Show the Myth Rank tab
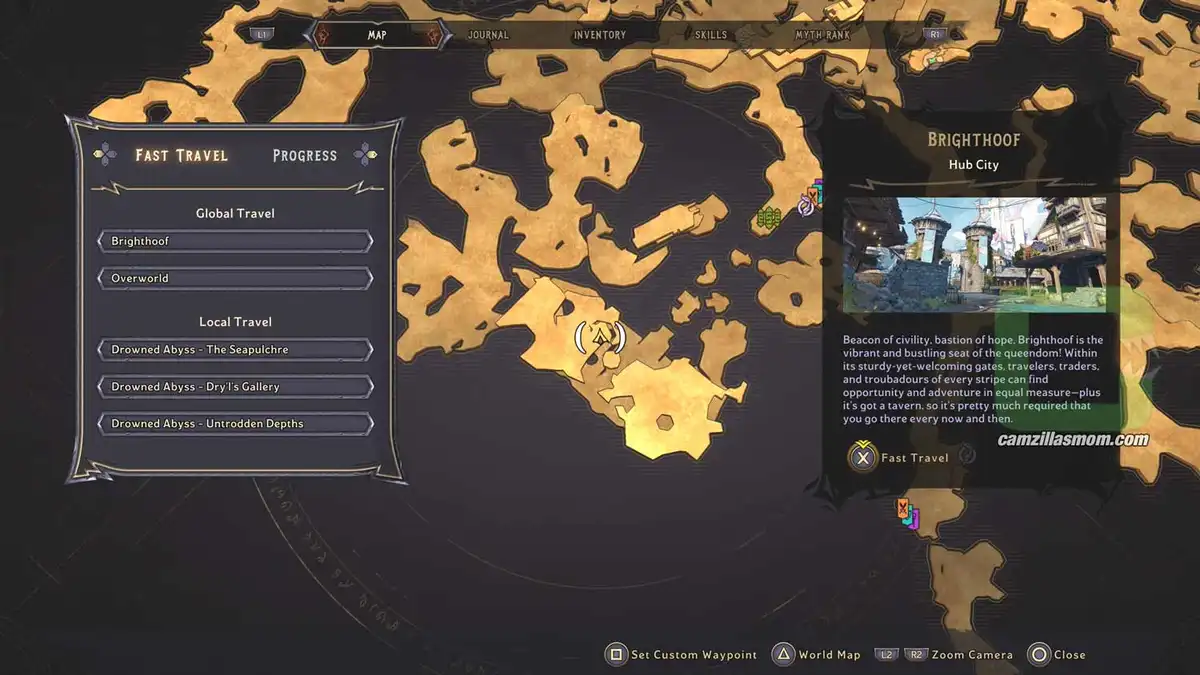The image size is (1200, 675). pyautogui.click(x=823, y=35)
